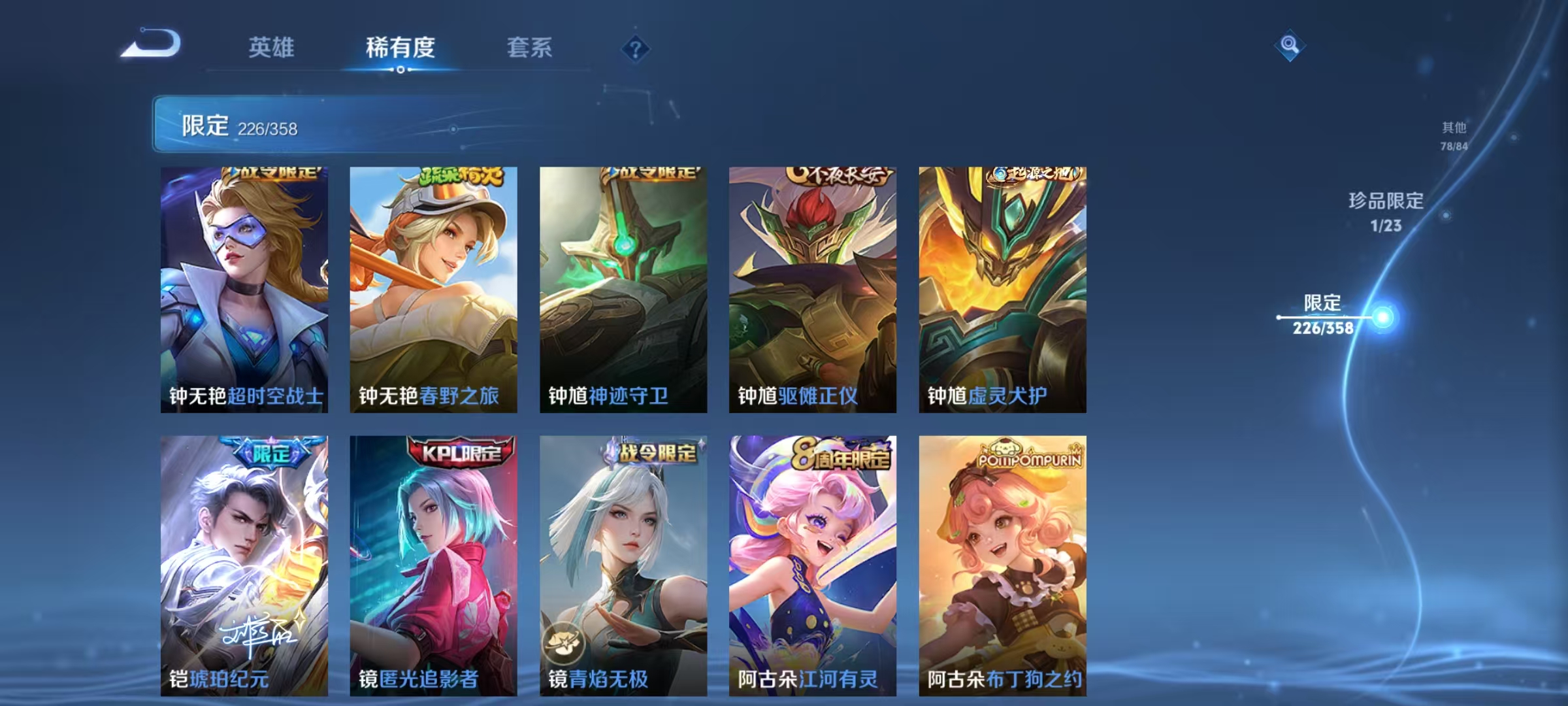Click the question mark help icon
Viewport: 1568px width, 706px height.
pos(636,48)
